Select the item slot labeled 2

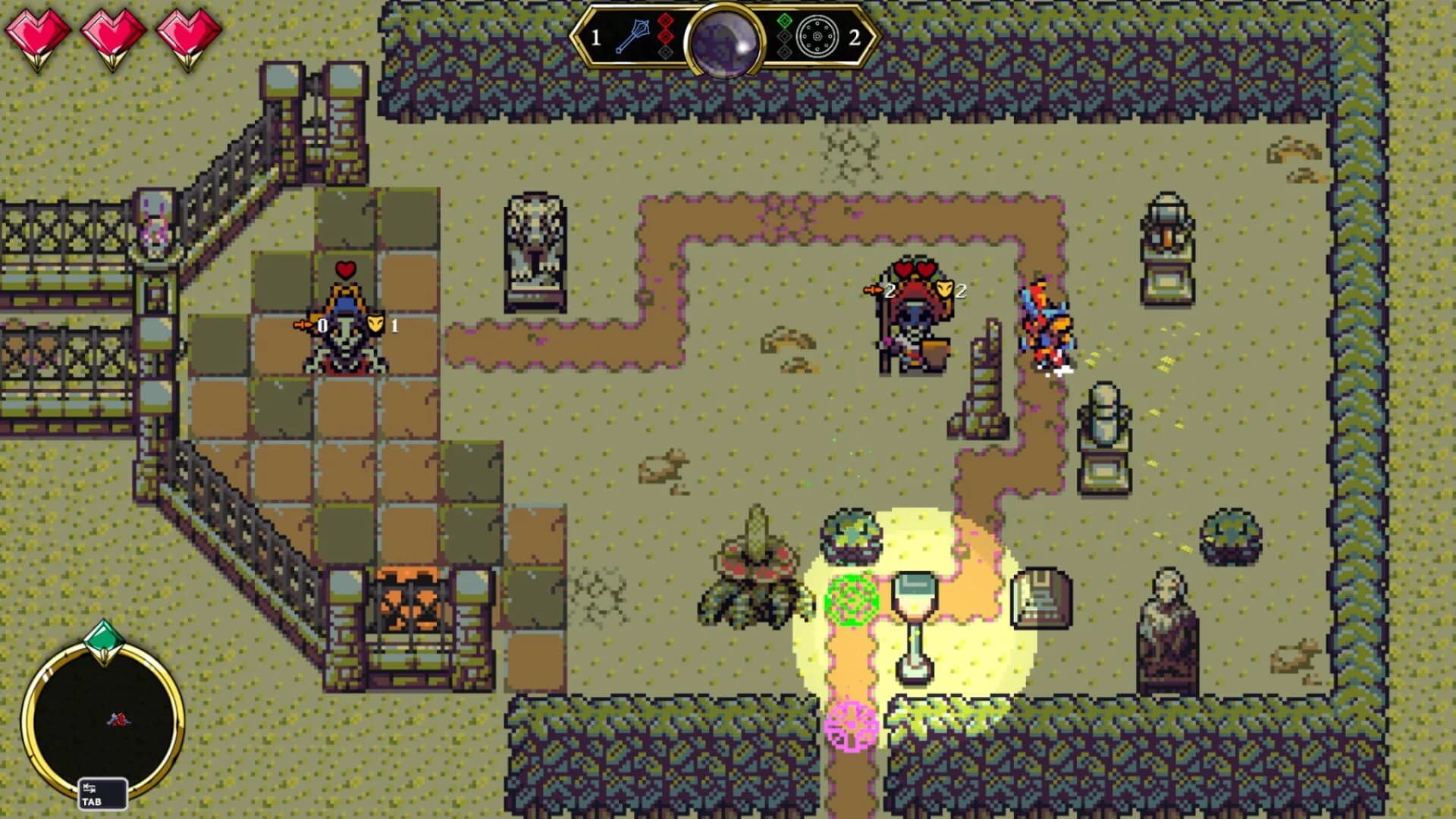[855, 37]
